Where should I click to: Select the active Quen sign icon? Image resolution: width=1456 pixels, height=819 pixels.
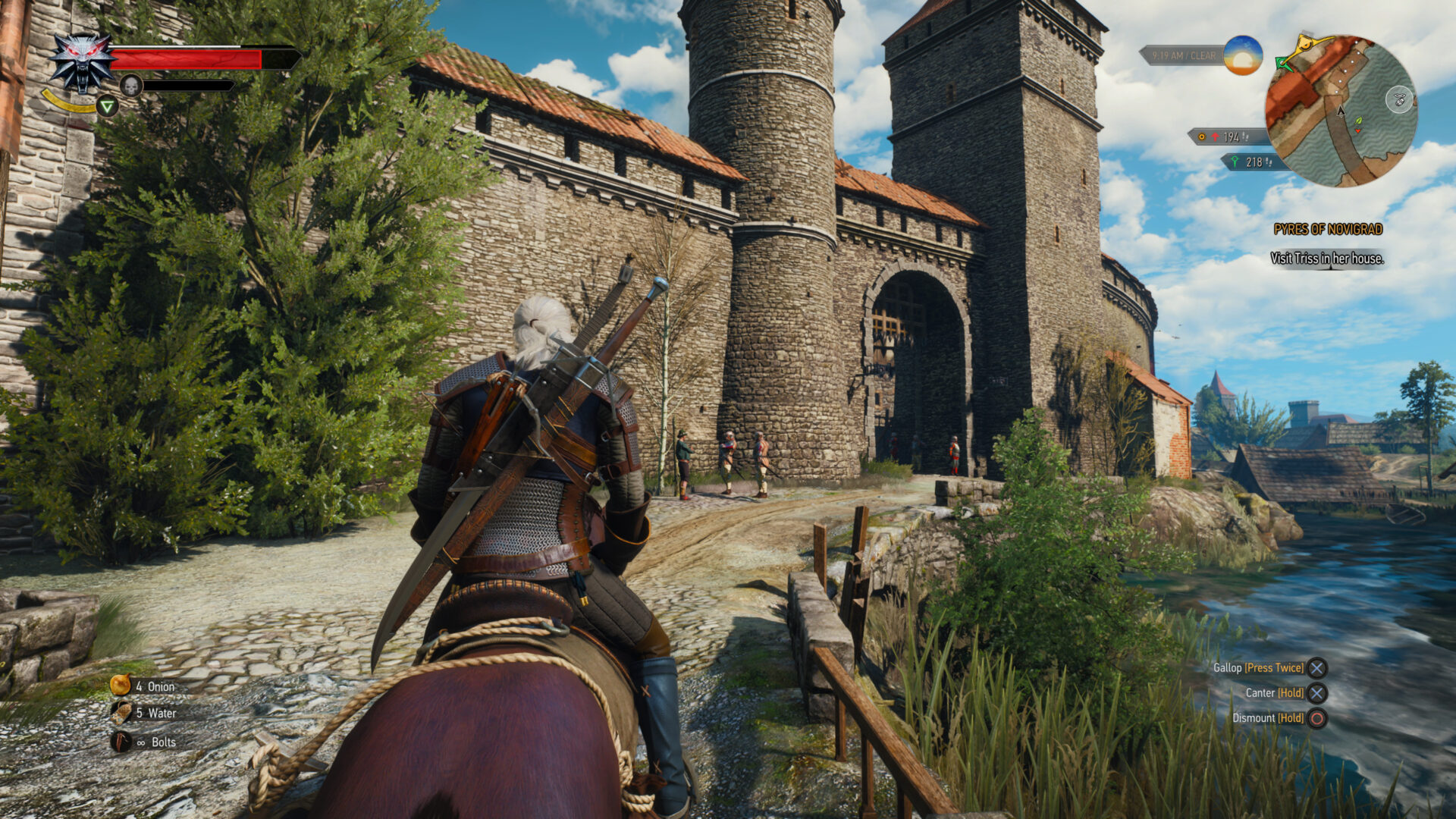108,107
